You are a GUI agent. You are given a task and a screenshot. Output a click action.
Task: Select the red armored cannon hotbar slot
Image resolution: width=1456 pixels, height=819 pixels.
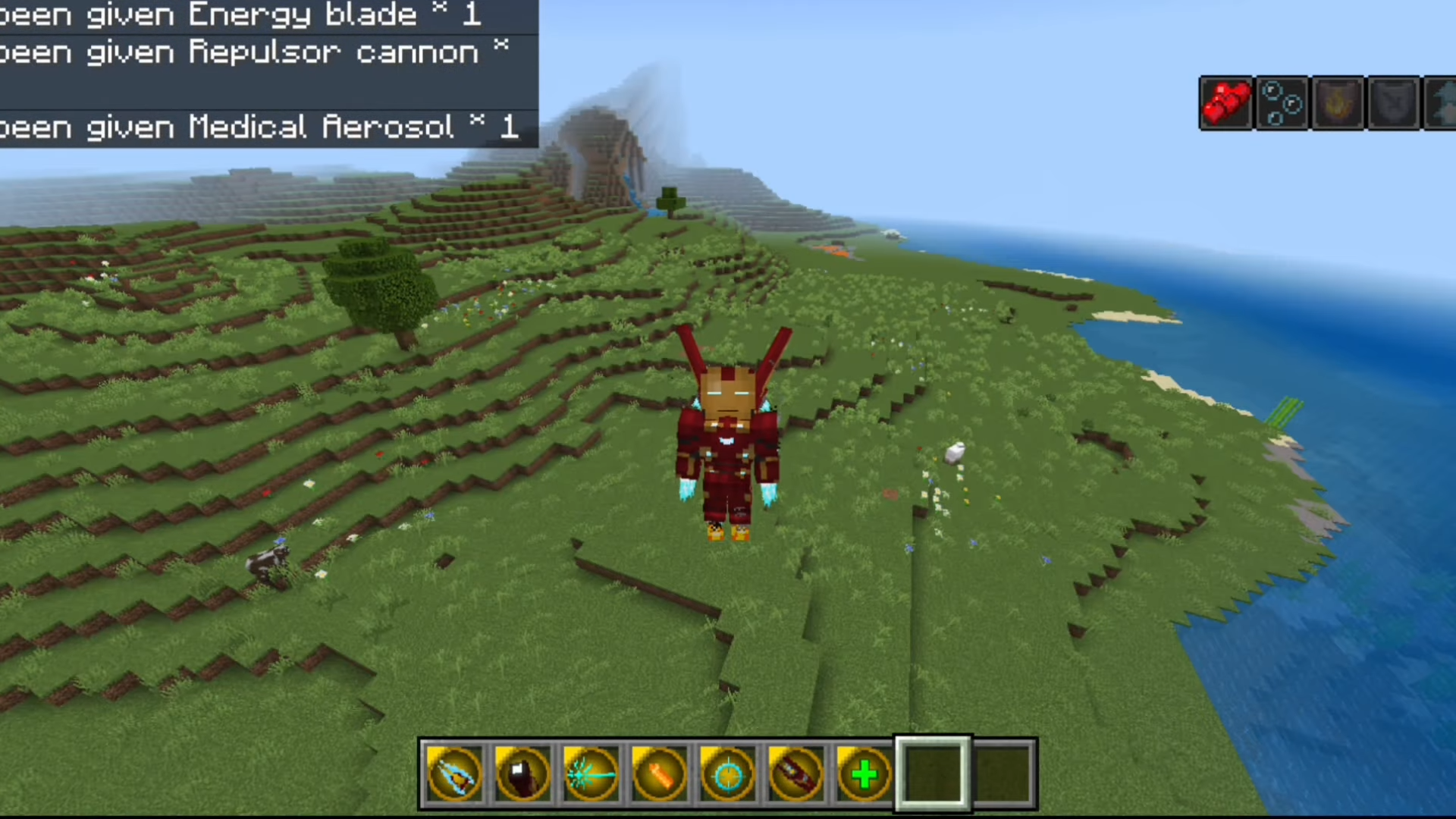(x=795, y=774)
